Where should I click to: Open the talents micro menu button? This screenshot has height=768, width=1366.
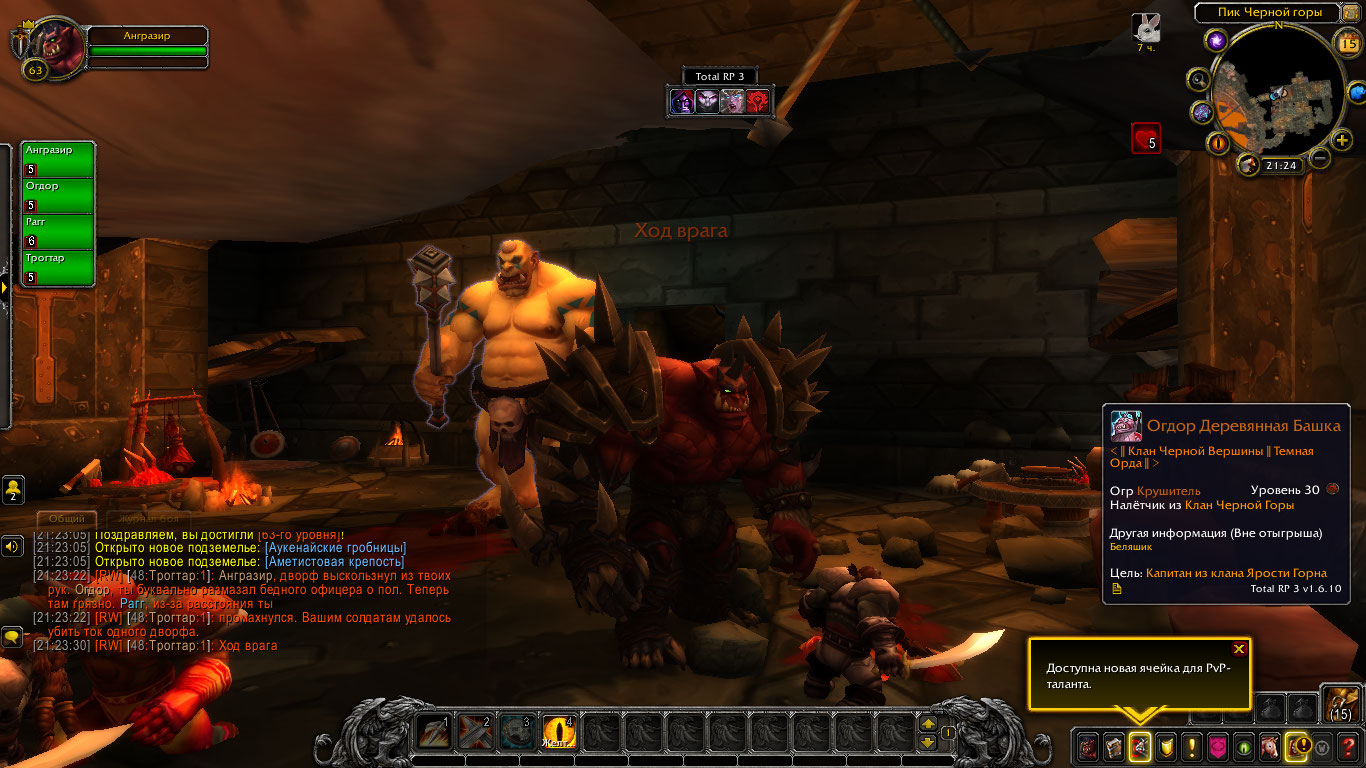[x=1139, y=746]
